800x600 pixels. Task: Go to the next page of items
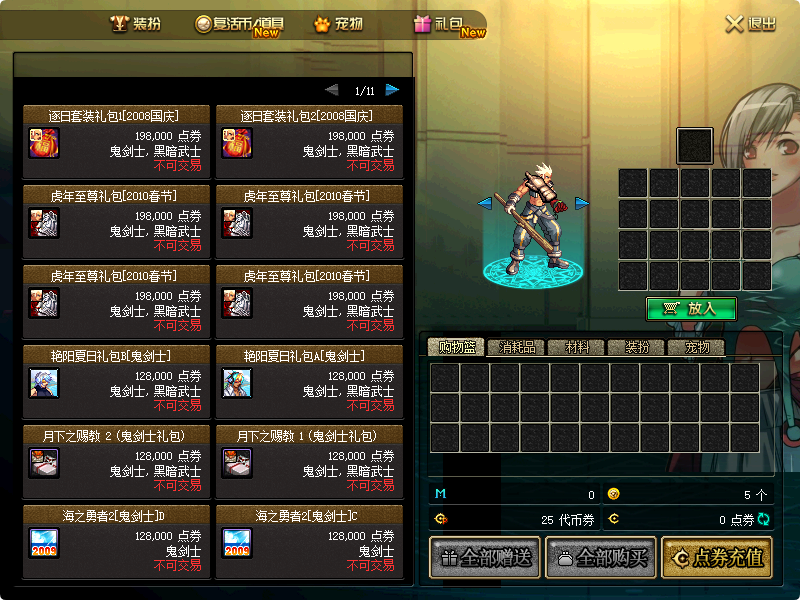(392, 90)
